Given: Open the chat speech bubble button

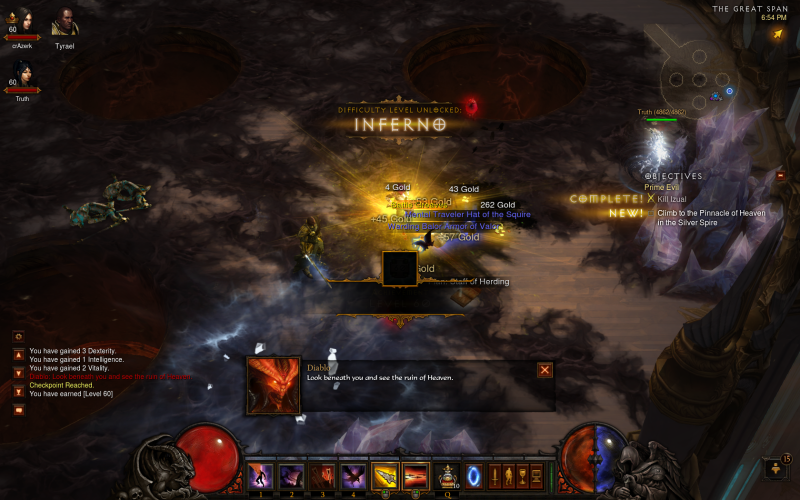Looking at the screenshot, I should coord(18,409).
